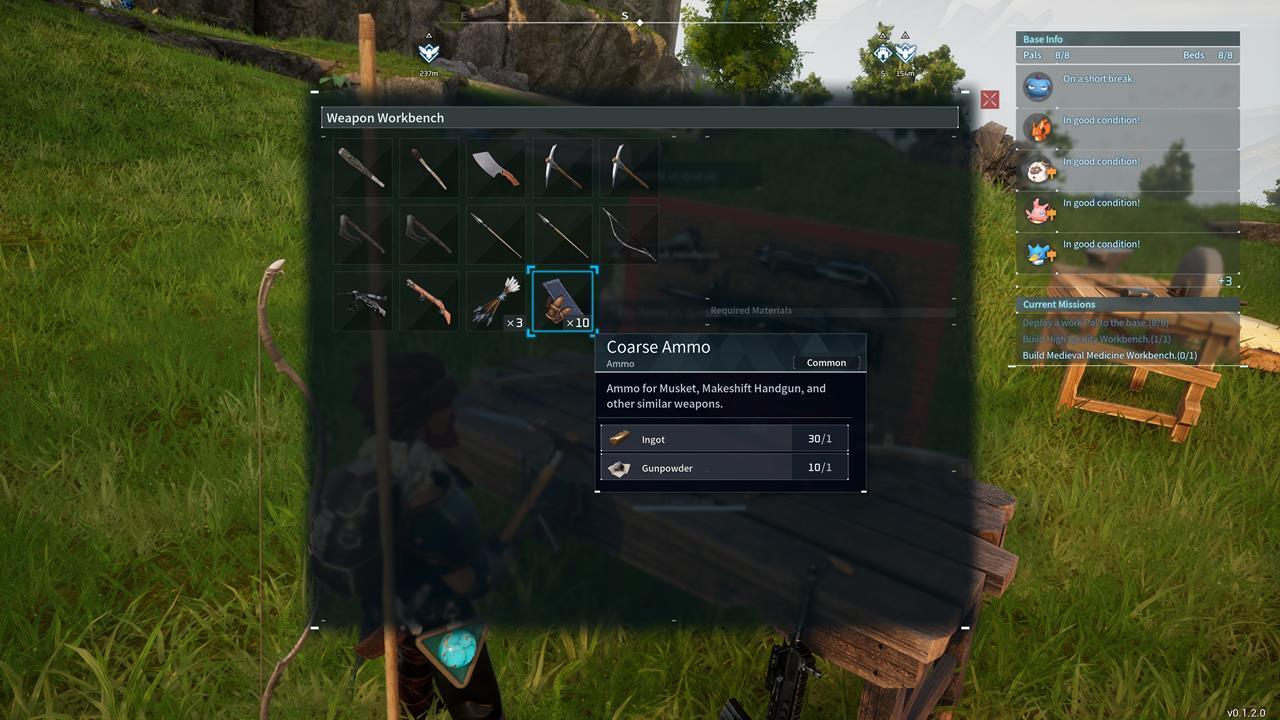Select the Bow crafting recipe
Image resolution: width=1280 pixels, height=720 pixels.
628,233
